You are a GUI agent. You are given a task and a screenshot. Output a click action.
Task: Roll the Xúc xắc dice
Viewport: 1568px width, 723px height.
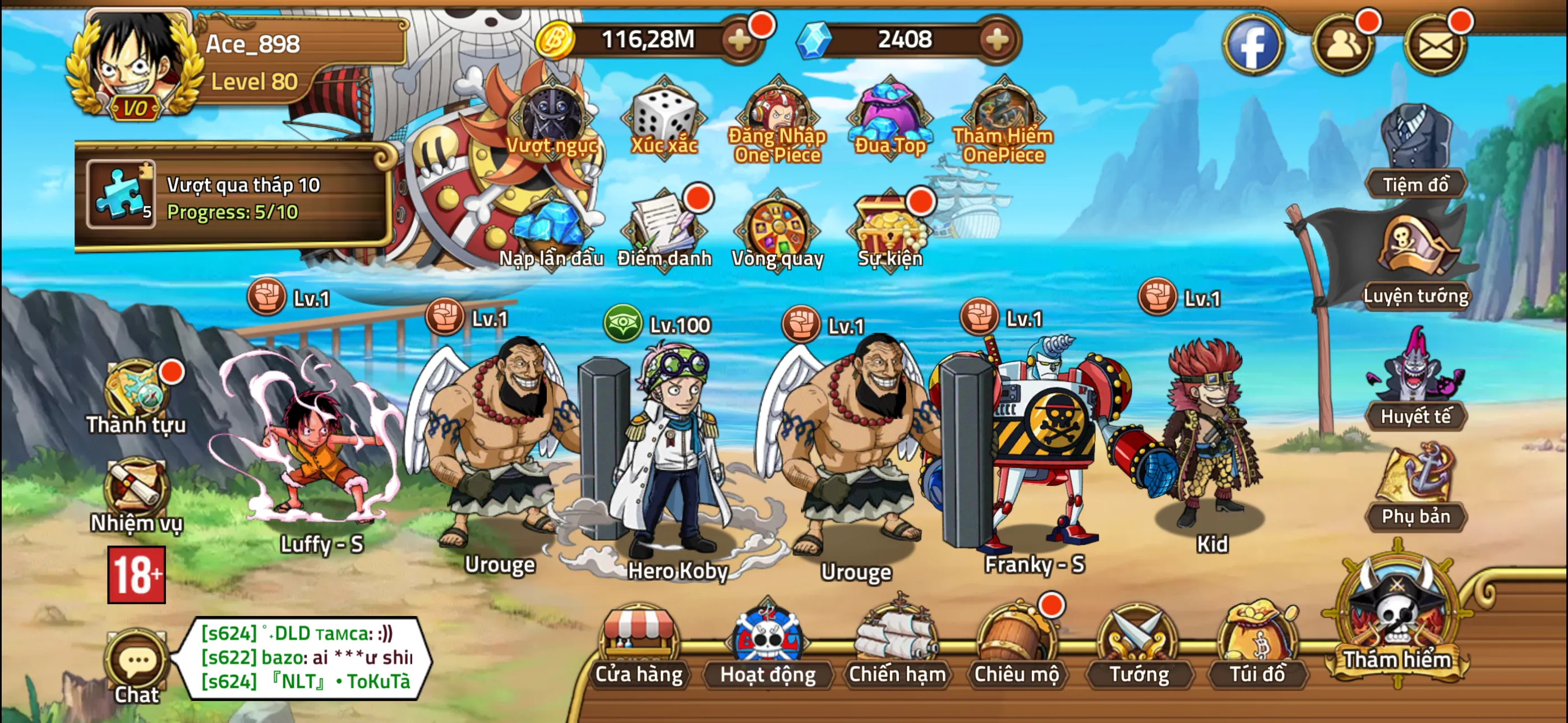(663, 119)
